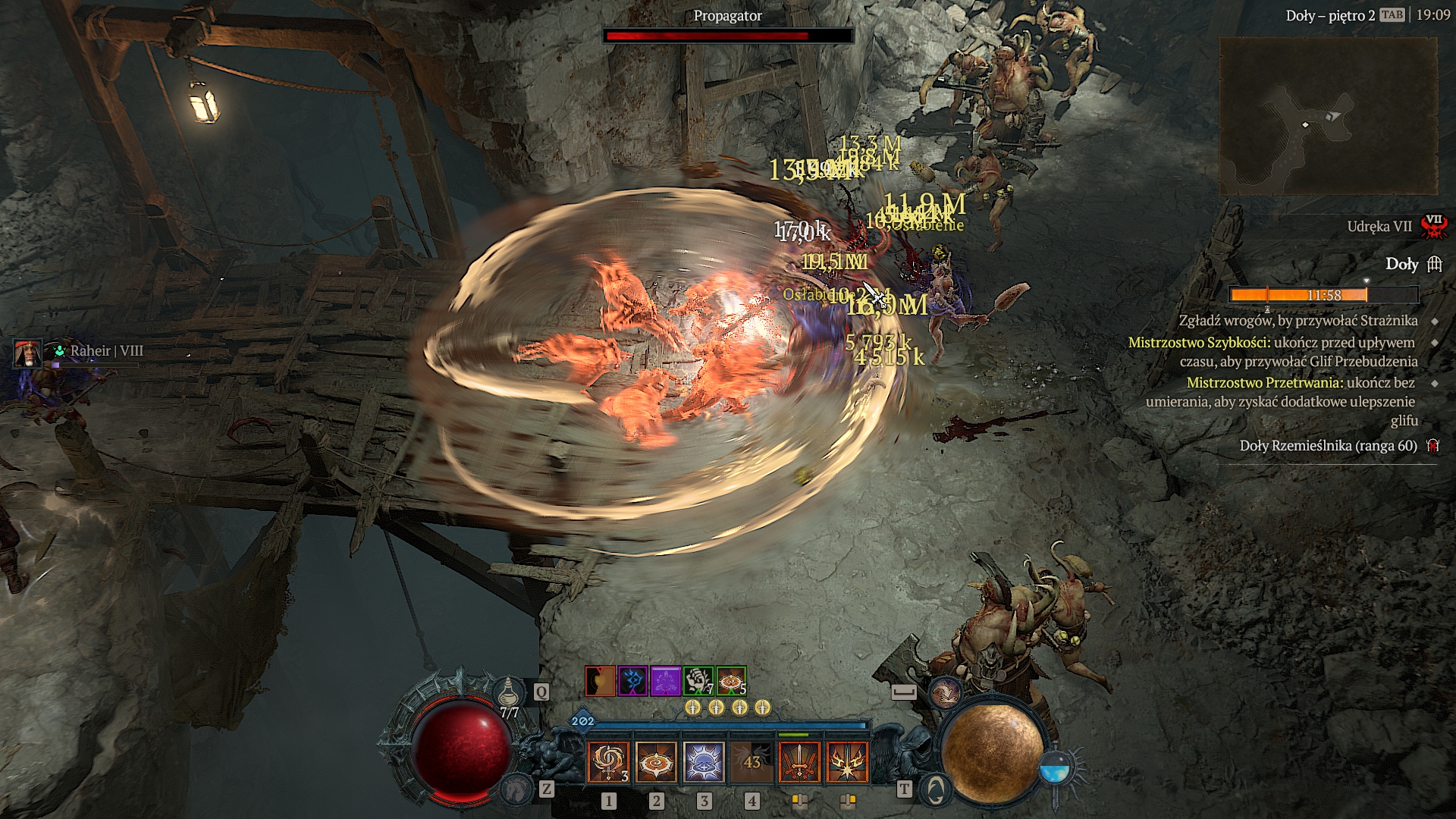1456x819 pixels.
Task: Inspect the red shield debuff icon
Action: (600, 681)
